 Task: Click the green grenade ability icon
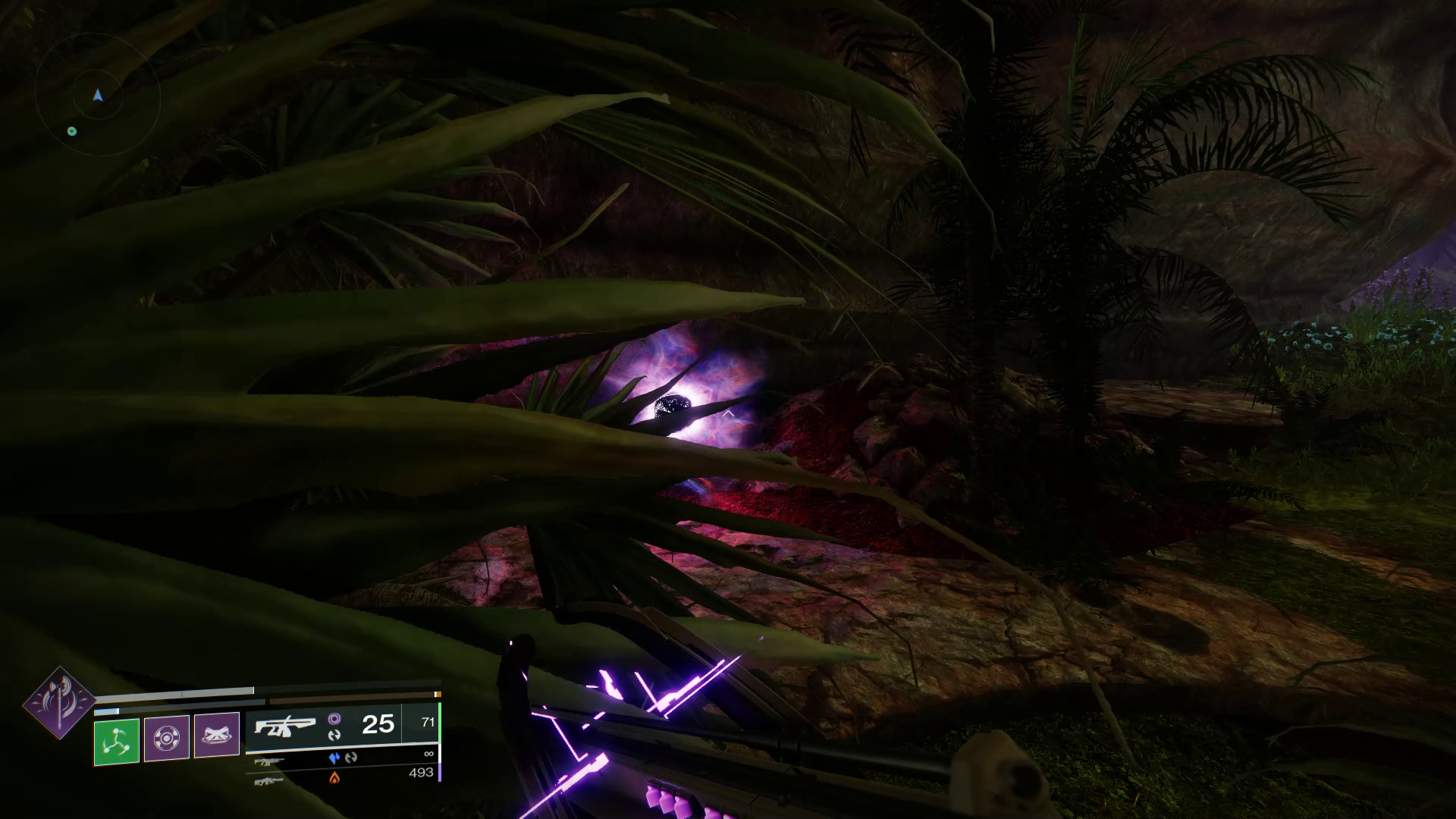tap(118, 741)
